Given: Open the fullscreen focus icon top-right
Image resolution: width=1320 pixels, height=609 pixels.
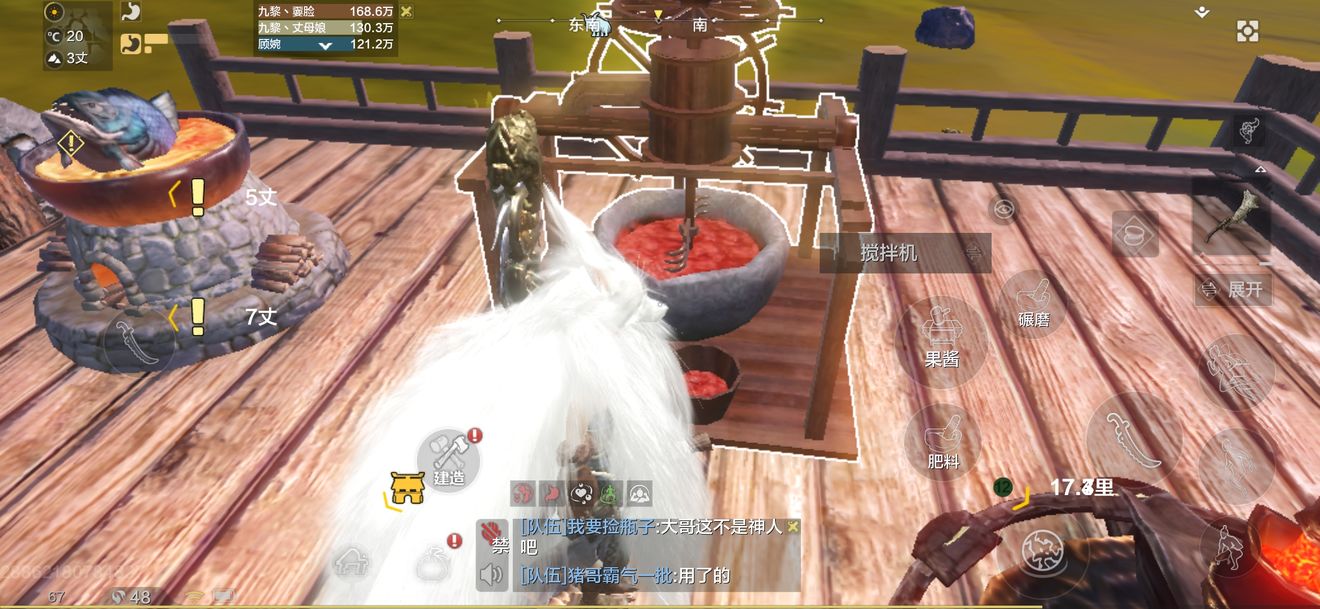Looking at the screenshot, I should pos(1247,31).
